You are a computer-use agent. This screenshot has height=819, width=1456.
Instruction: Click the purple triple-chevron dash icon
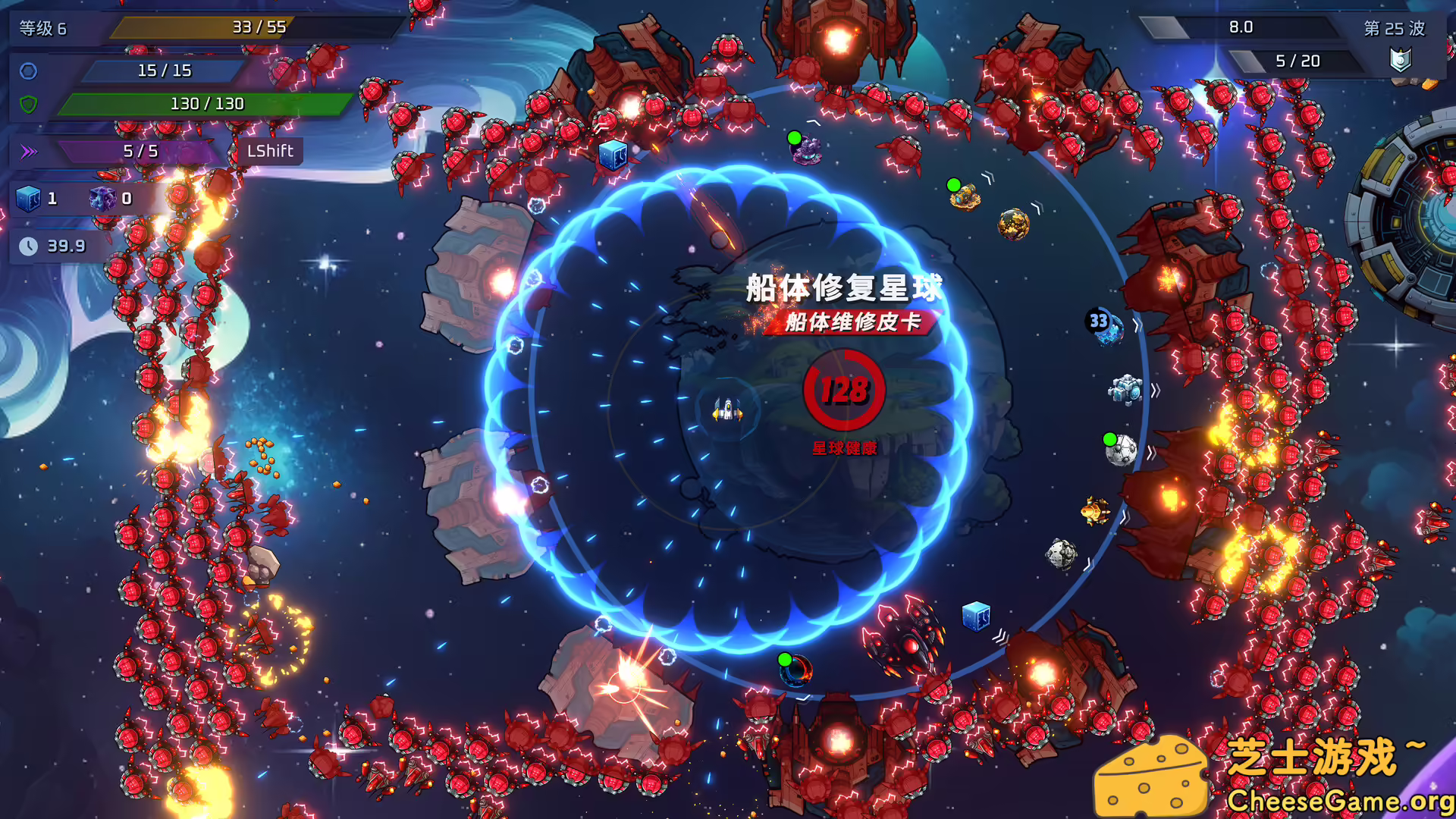point(30,152)
